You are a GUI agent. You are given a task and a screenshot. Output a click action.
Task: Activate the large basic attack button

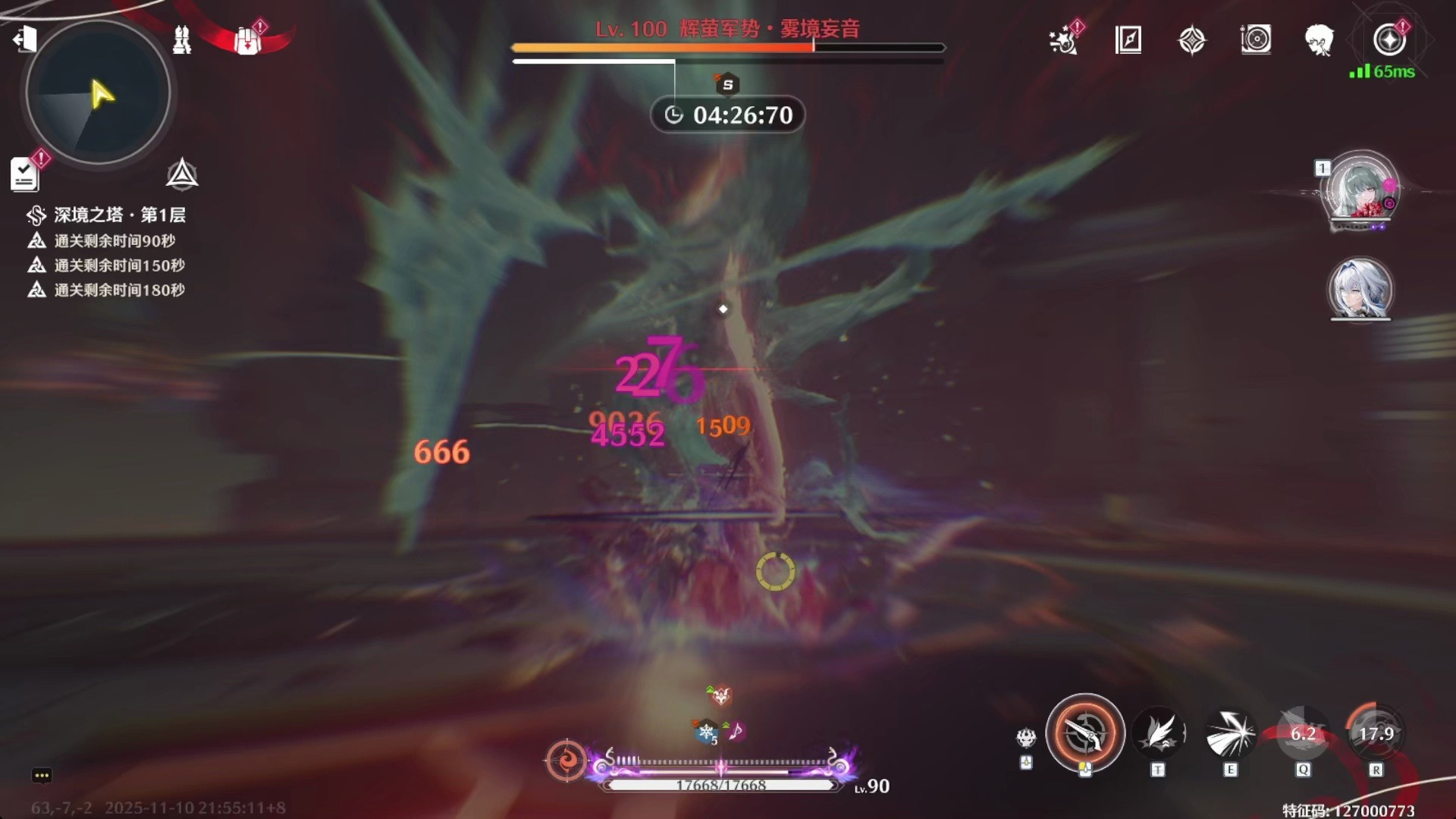coord(1084,733)
